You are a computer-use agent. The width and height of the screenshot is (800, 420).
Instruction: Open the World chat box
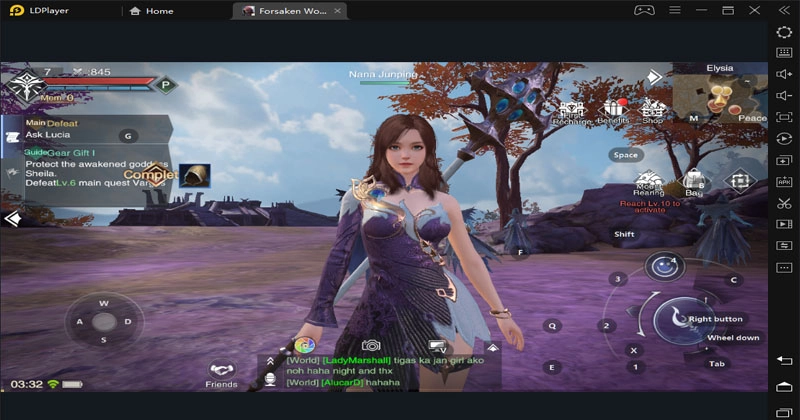coord(380,371)
